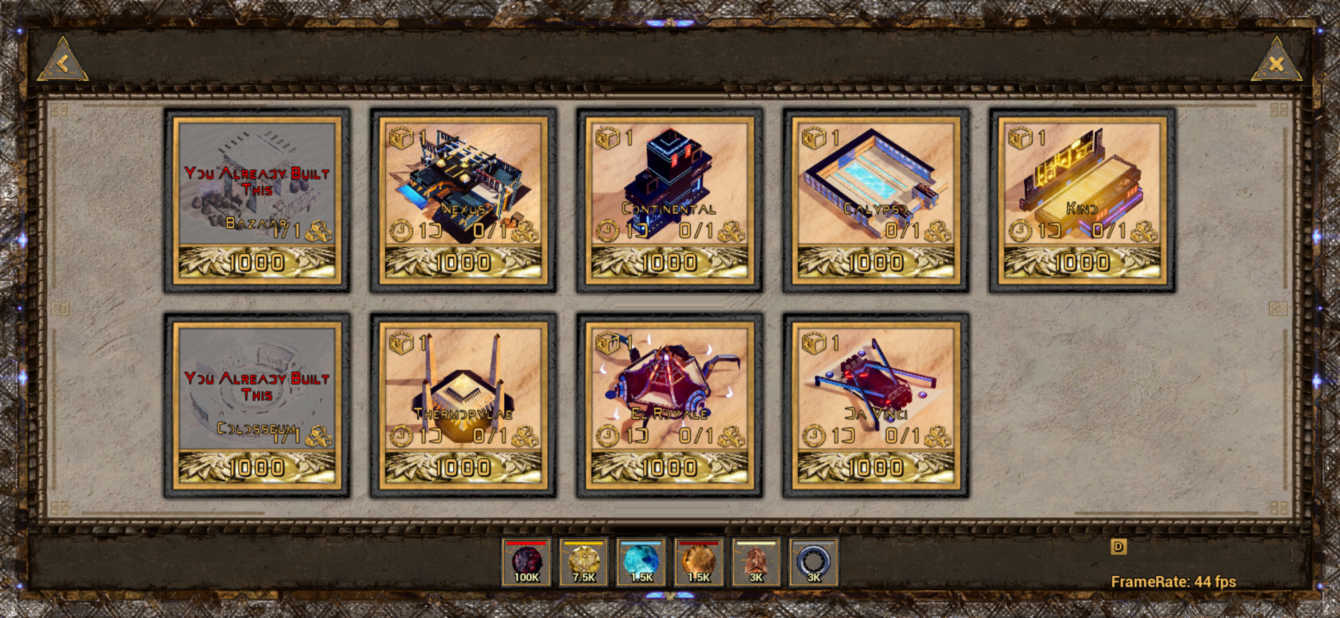Screen dimensions: 1340x618
Task: Close the building shop window
Action: coord(1276,63)
